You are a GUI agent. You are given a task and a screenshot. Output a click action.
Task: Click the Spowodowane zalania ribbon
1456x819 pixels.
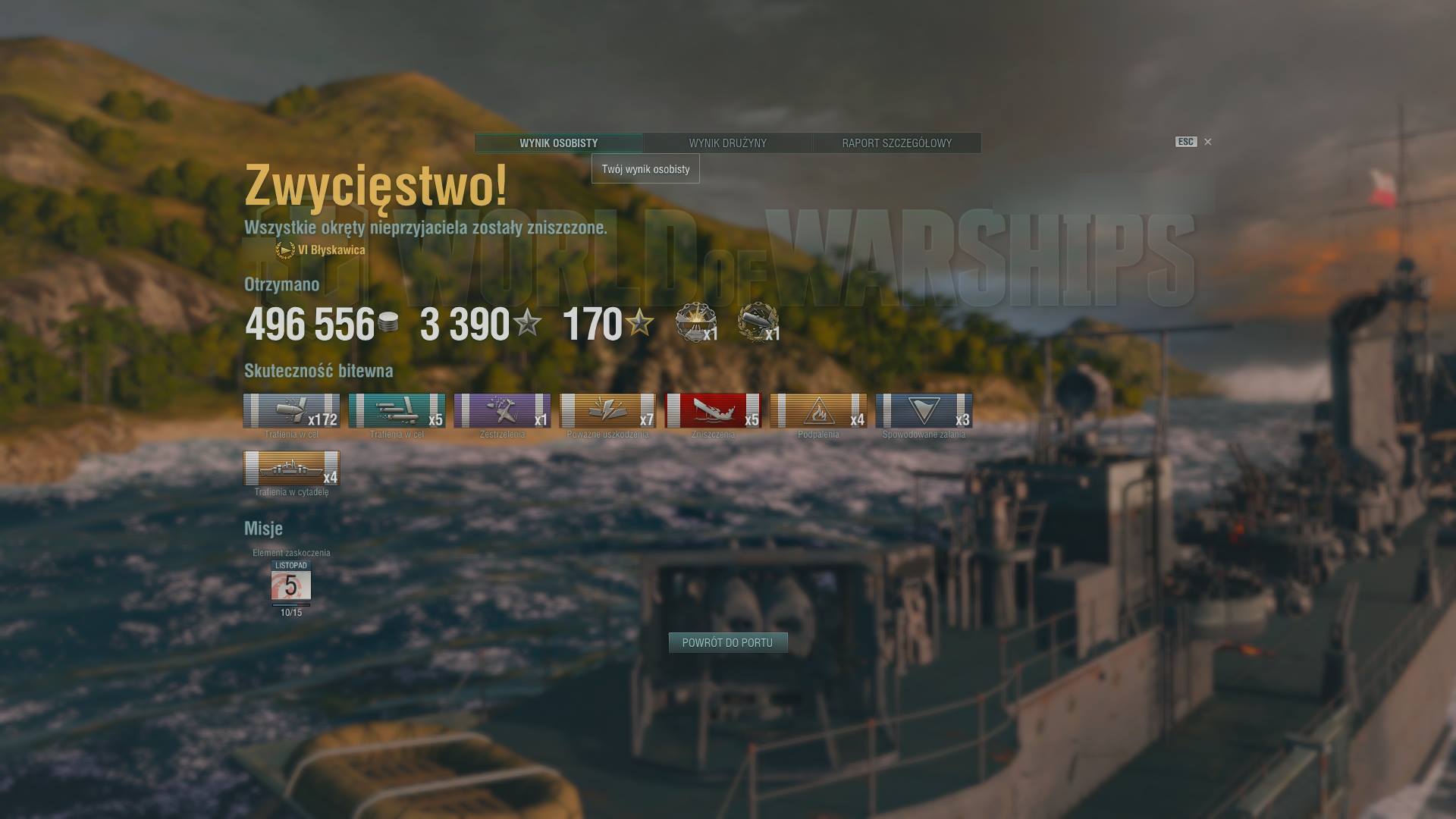click(x=924, y=411)
